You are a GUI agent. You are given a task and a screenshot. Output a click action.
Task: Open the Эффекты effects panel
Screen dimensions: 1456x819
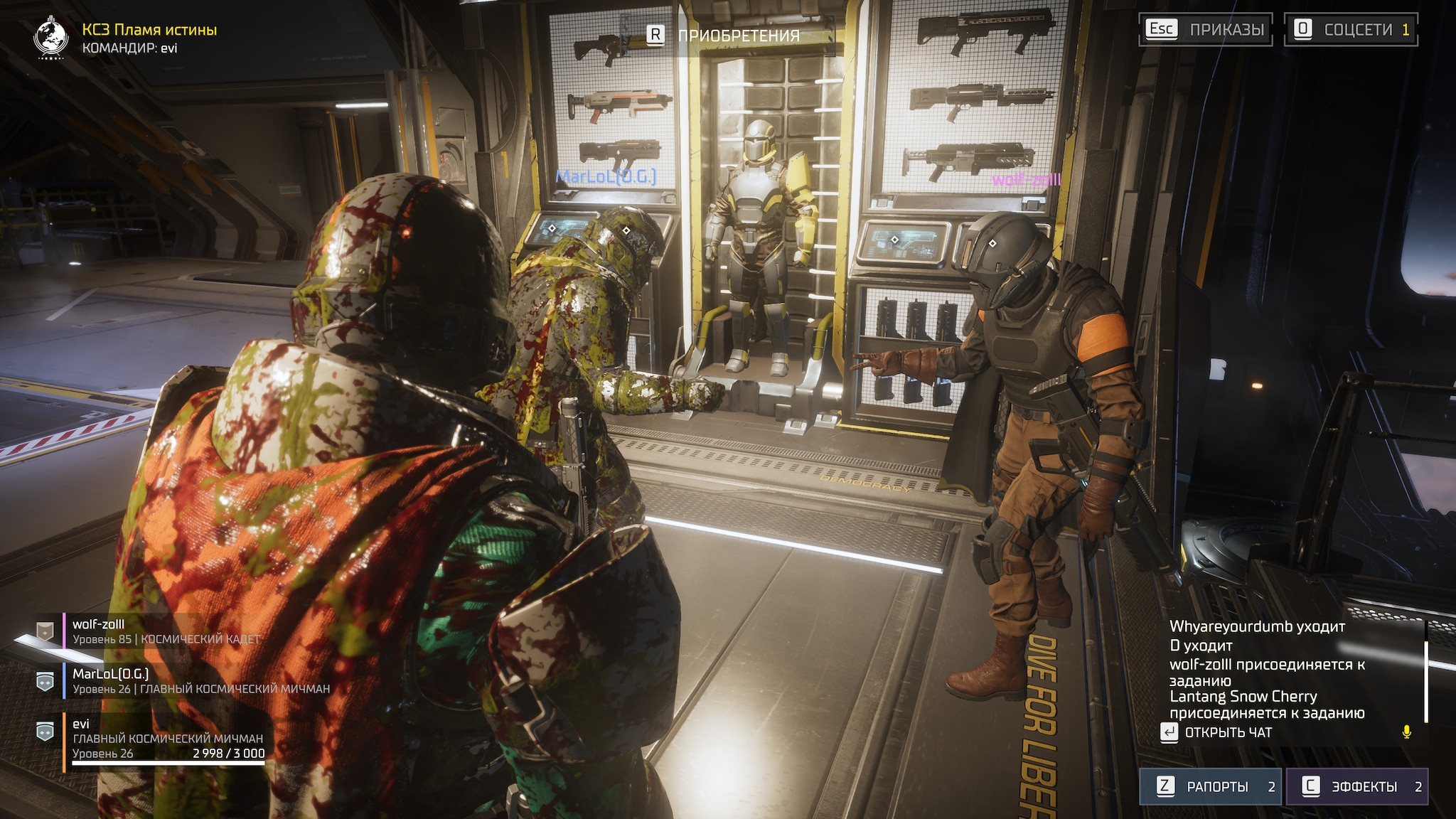(1356, 786)
